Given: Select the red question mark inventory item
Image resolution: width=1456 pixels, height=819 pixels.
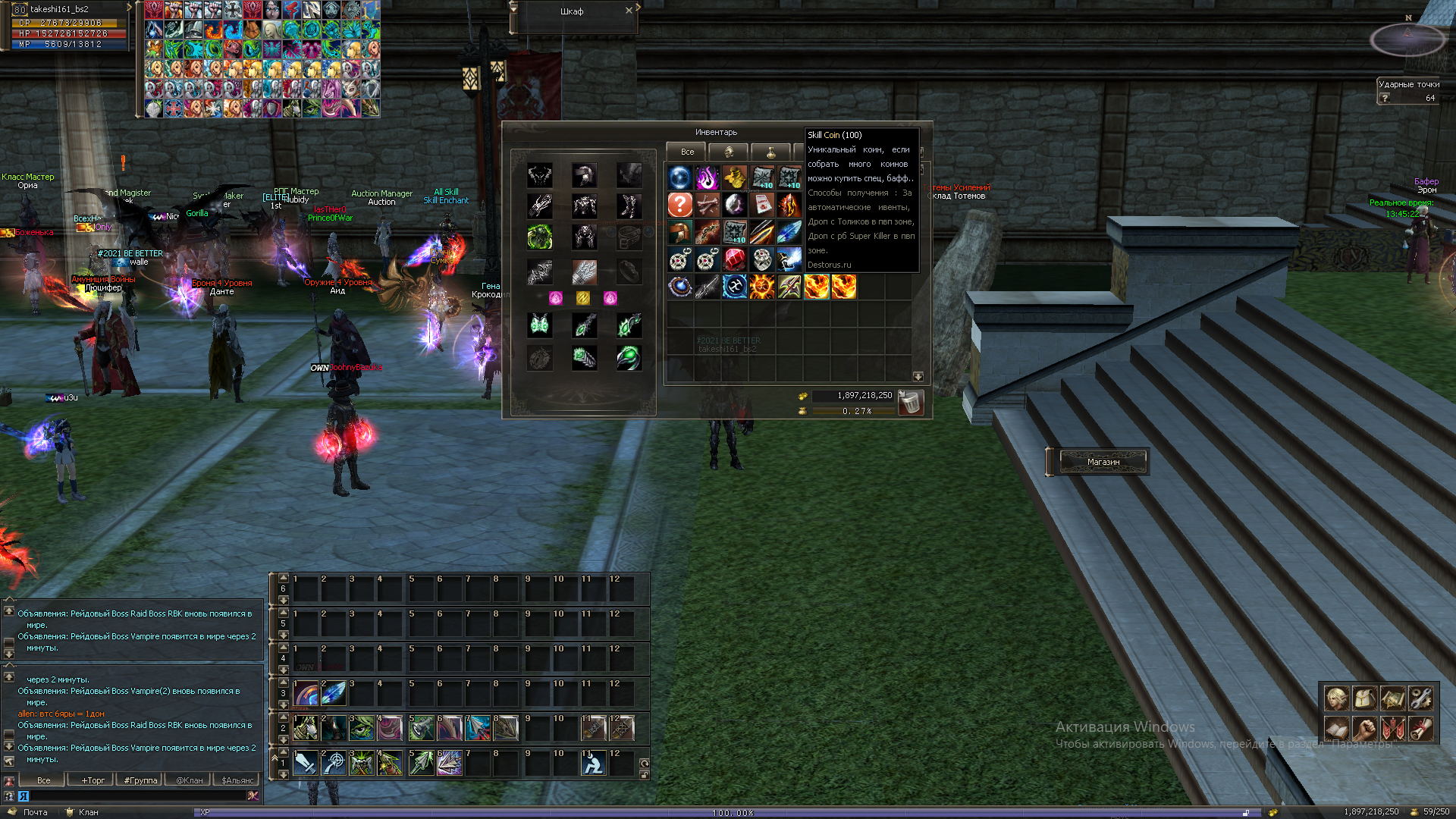Looking at the screenshot, I should 679,205.
